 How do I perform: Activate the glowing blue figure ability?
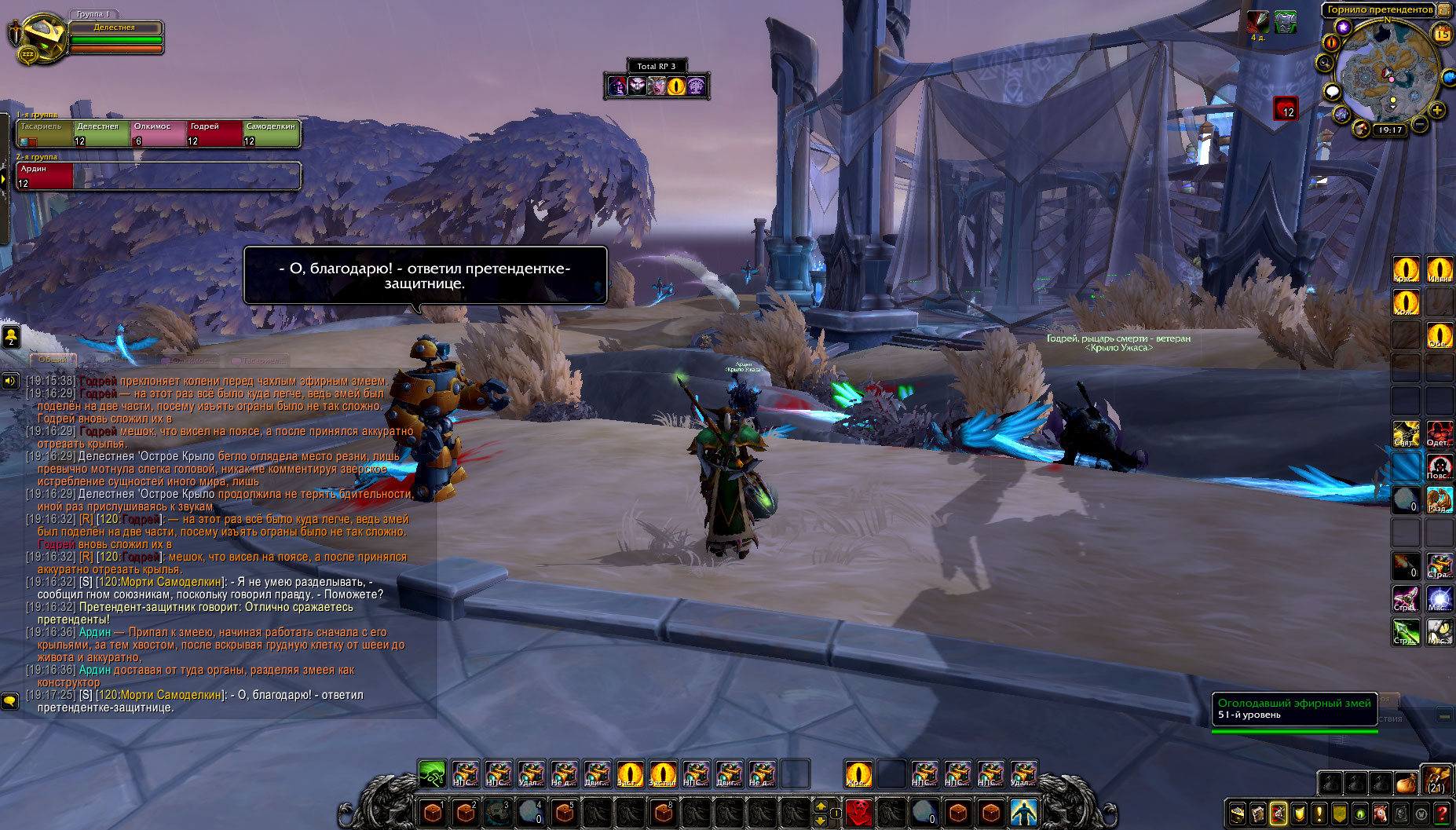pyautogui.click(x=1023, y=811)
